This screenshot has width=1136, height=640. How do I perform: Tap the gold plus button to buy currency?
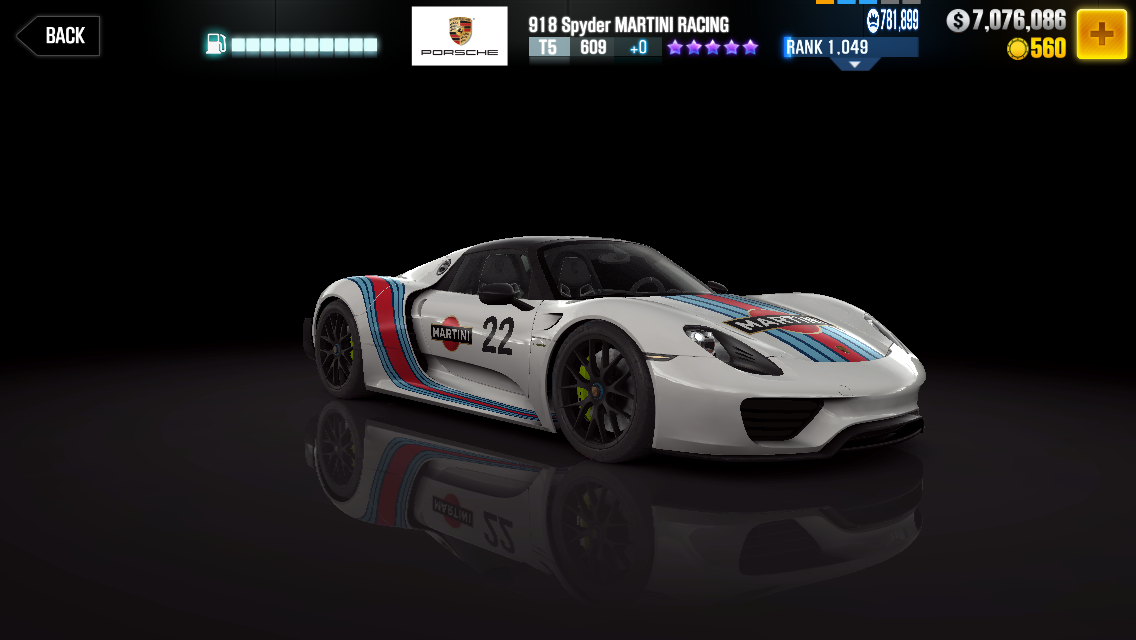[x=1101, y=35]
